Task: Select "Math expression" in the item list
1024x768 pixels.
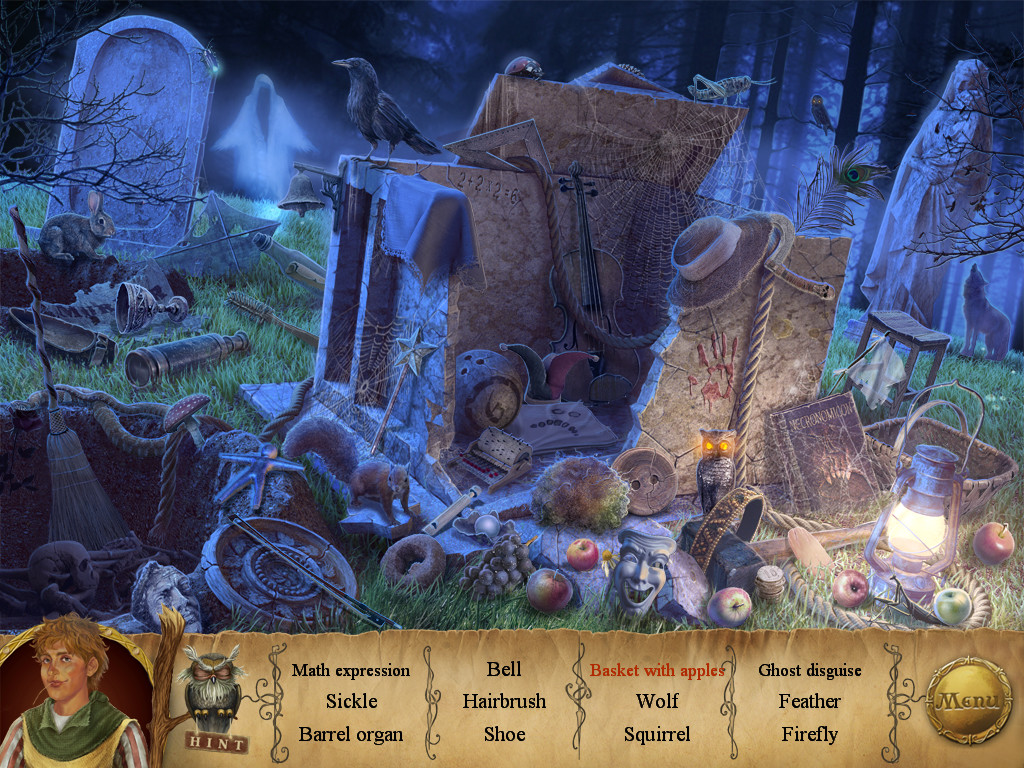Action: [x=351, y=670]
